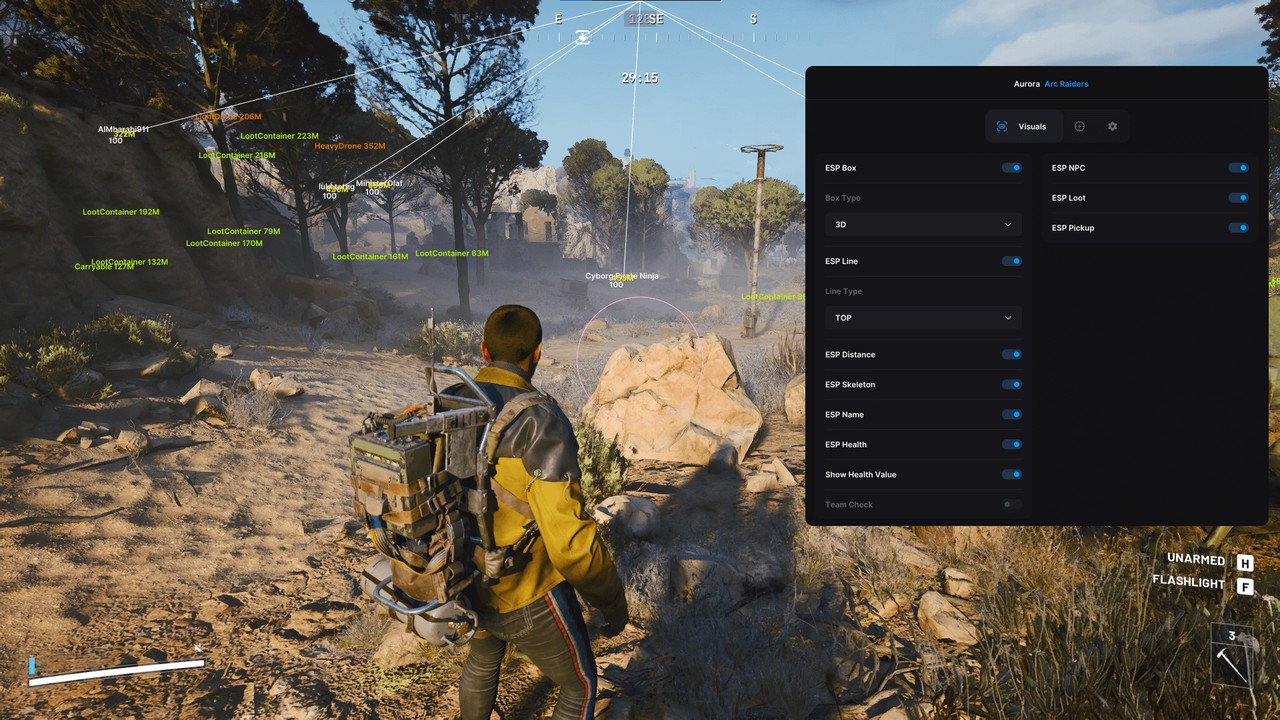Click the Arc Raiders title link
Screen dimensions: 1280x720
tap(1066, 84)
